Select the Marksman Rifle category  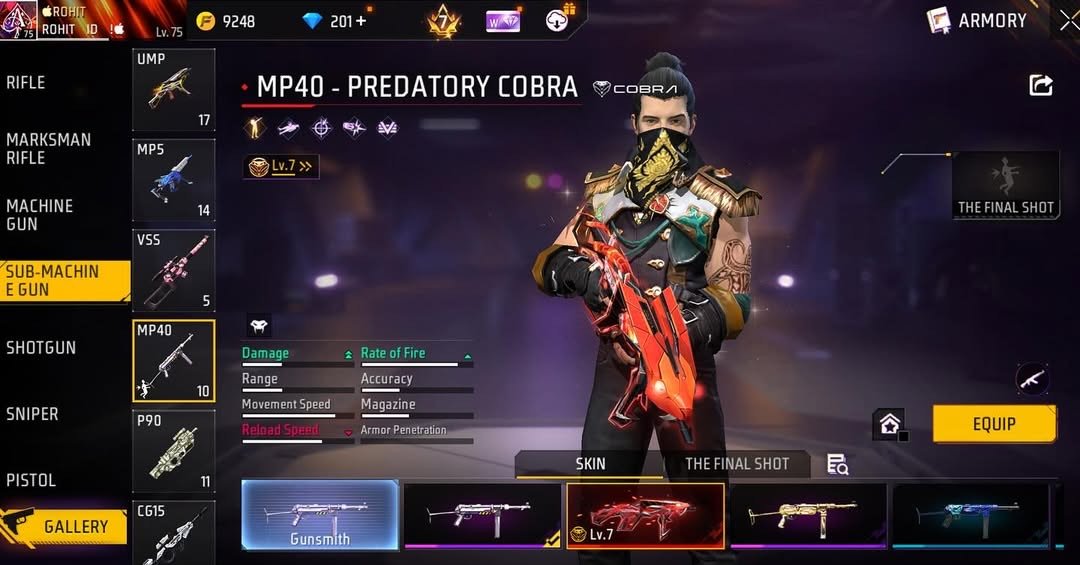tap(48, 149)
